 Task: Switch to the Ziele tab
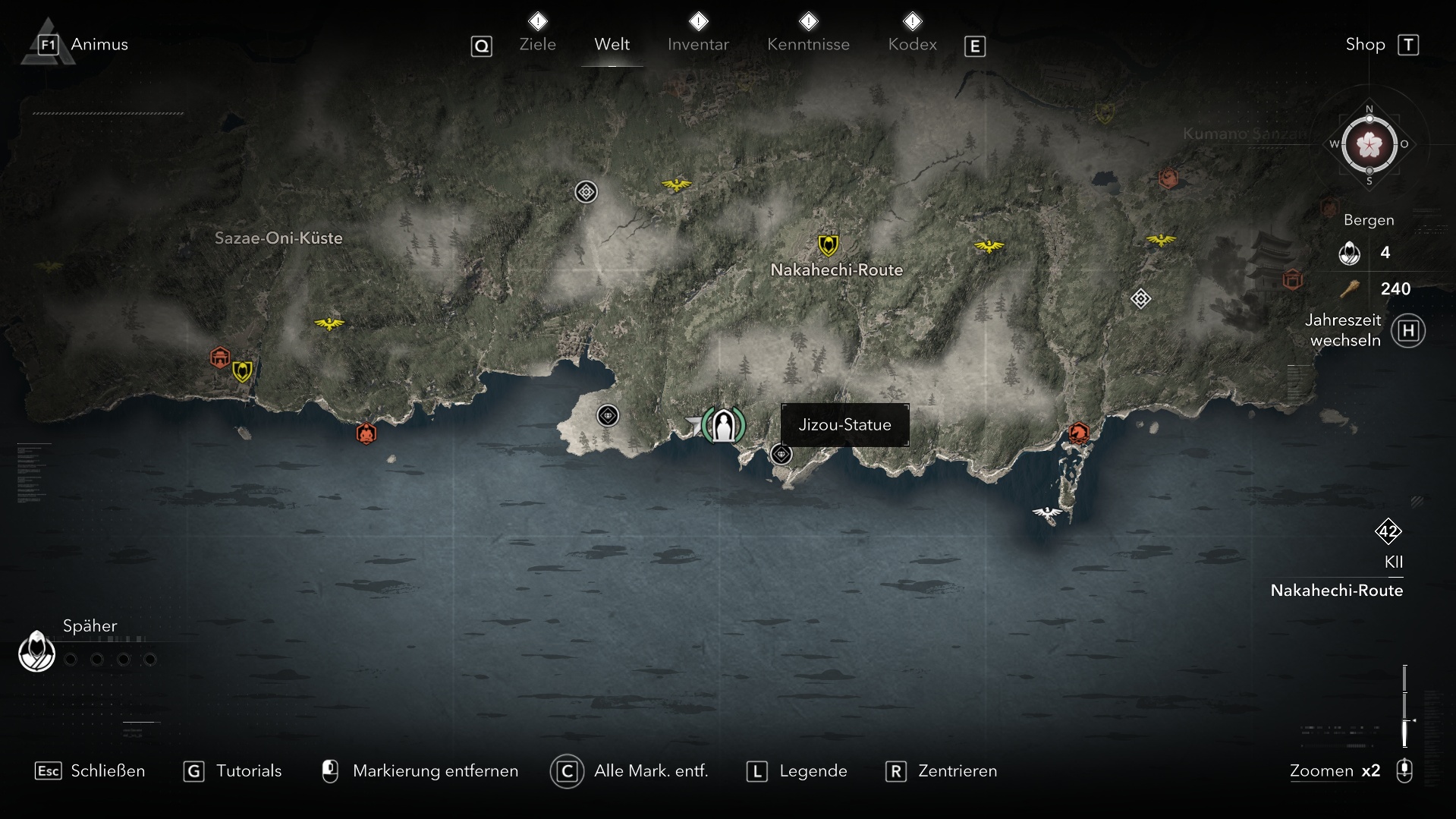click(x=537, y=44)
